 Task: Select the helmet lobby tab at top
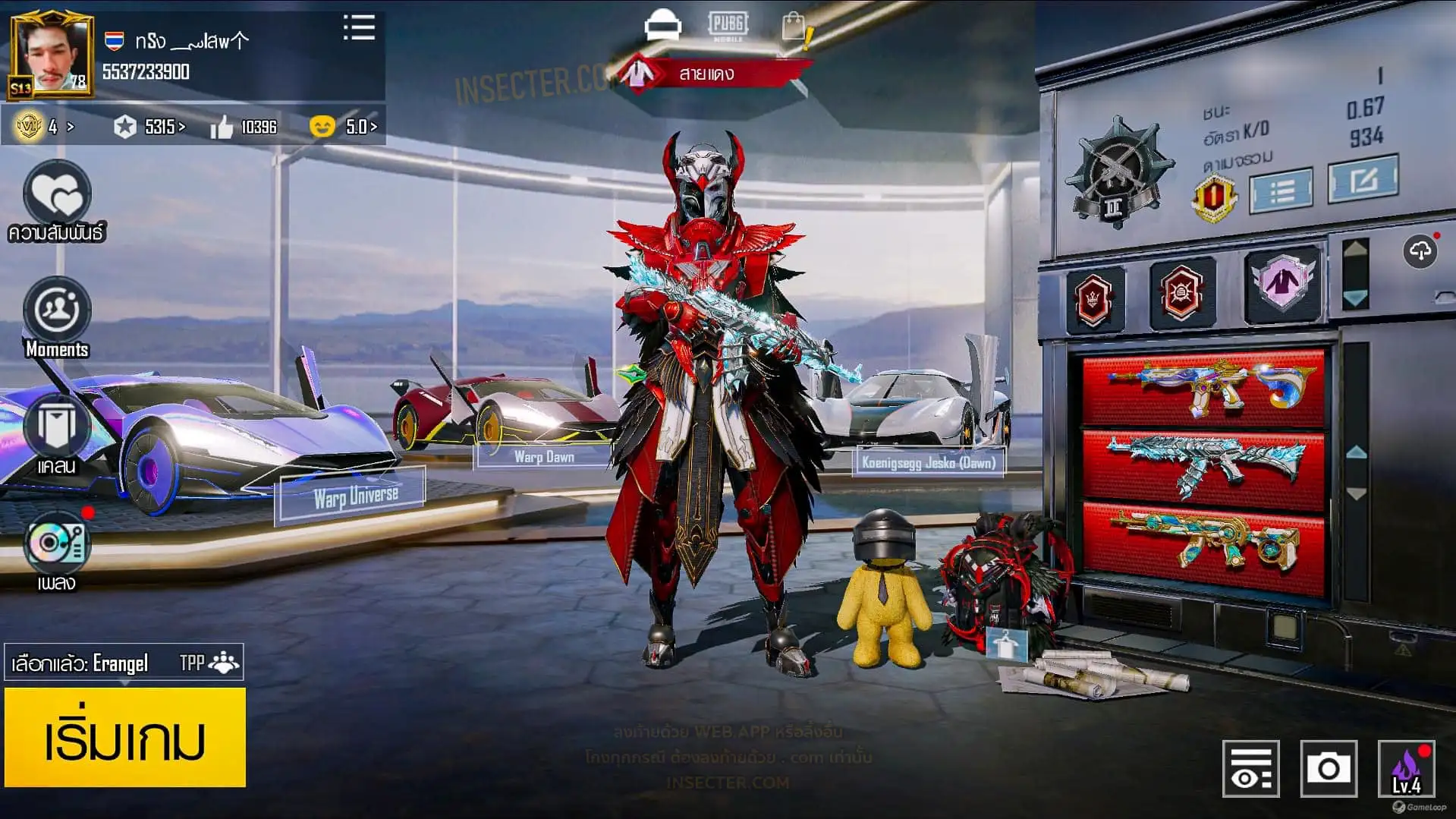click(x=662, y=25)
